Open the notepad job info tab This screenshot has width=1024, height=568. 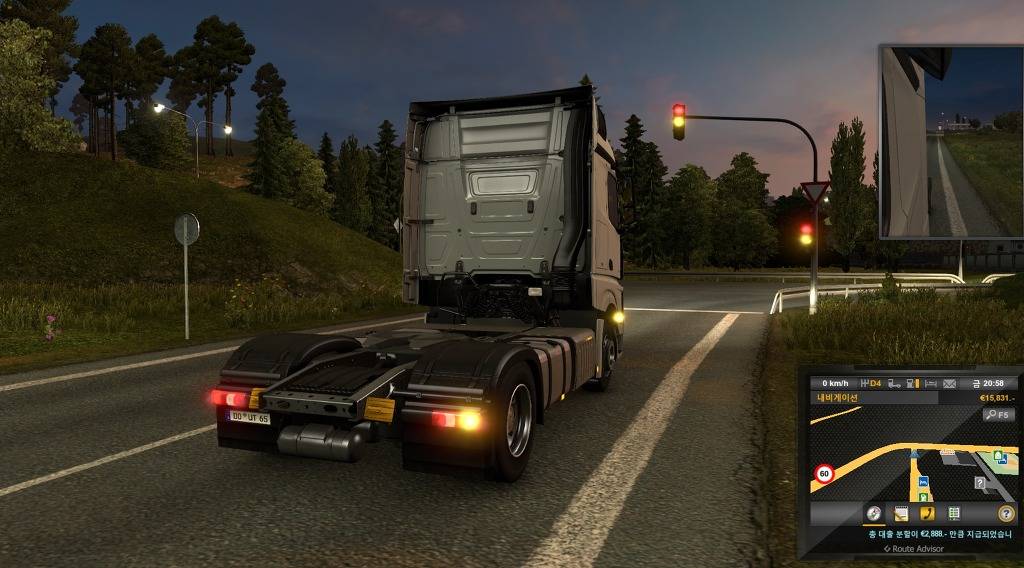[x=901, y=513]
